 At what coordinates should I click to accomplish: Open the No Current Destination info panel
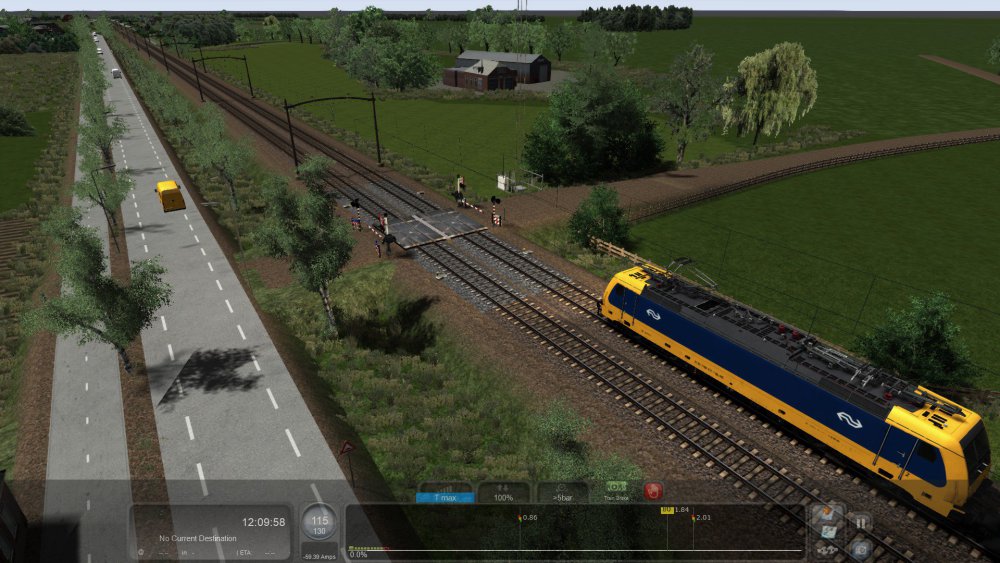[212, 531]
